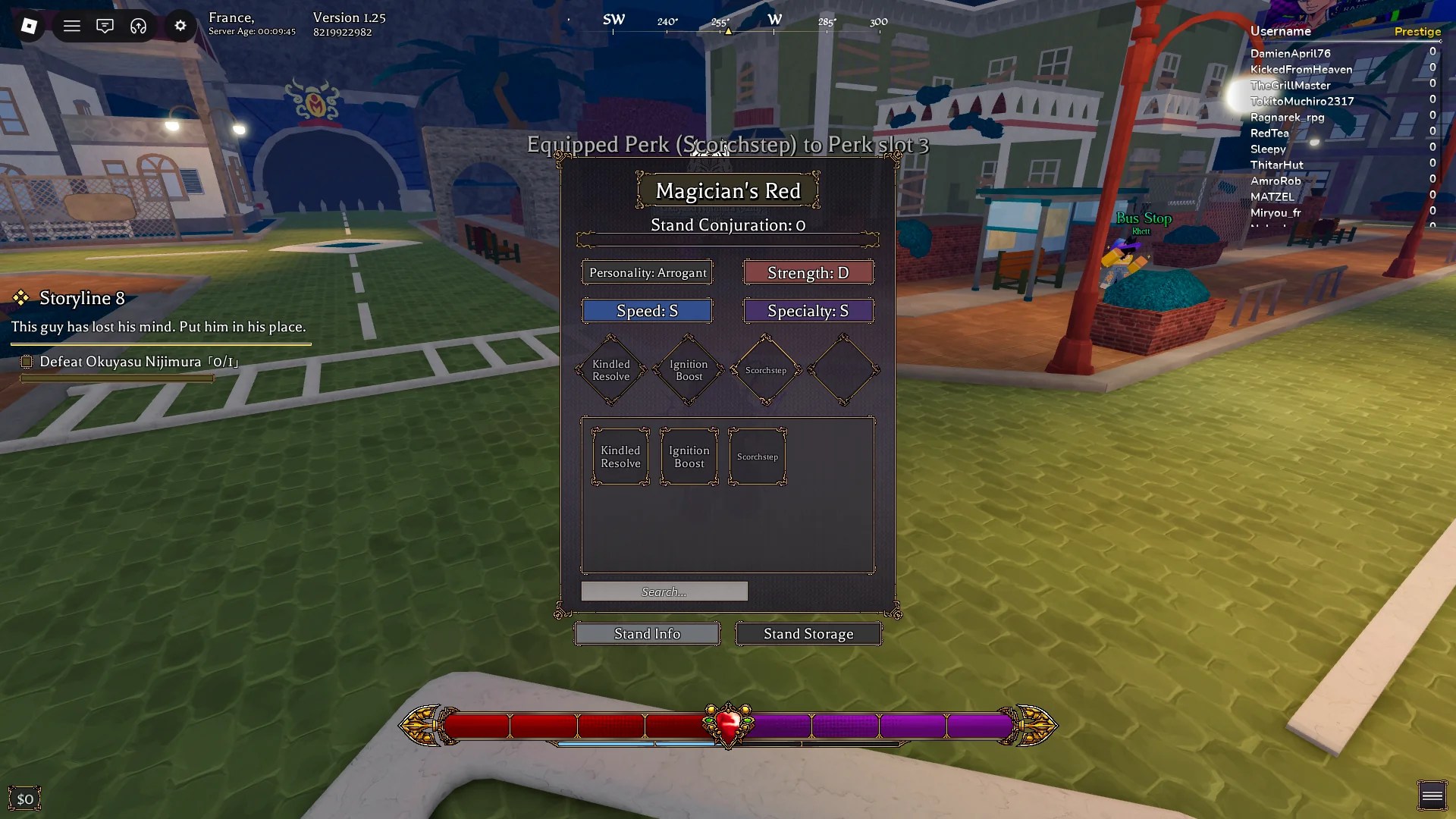This screenshot has width=1456, height=819.
Task: Click the health bar heart at center
Action: click(727, 726)
